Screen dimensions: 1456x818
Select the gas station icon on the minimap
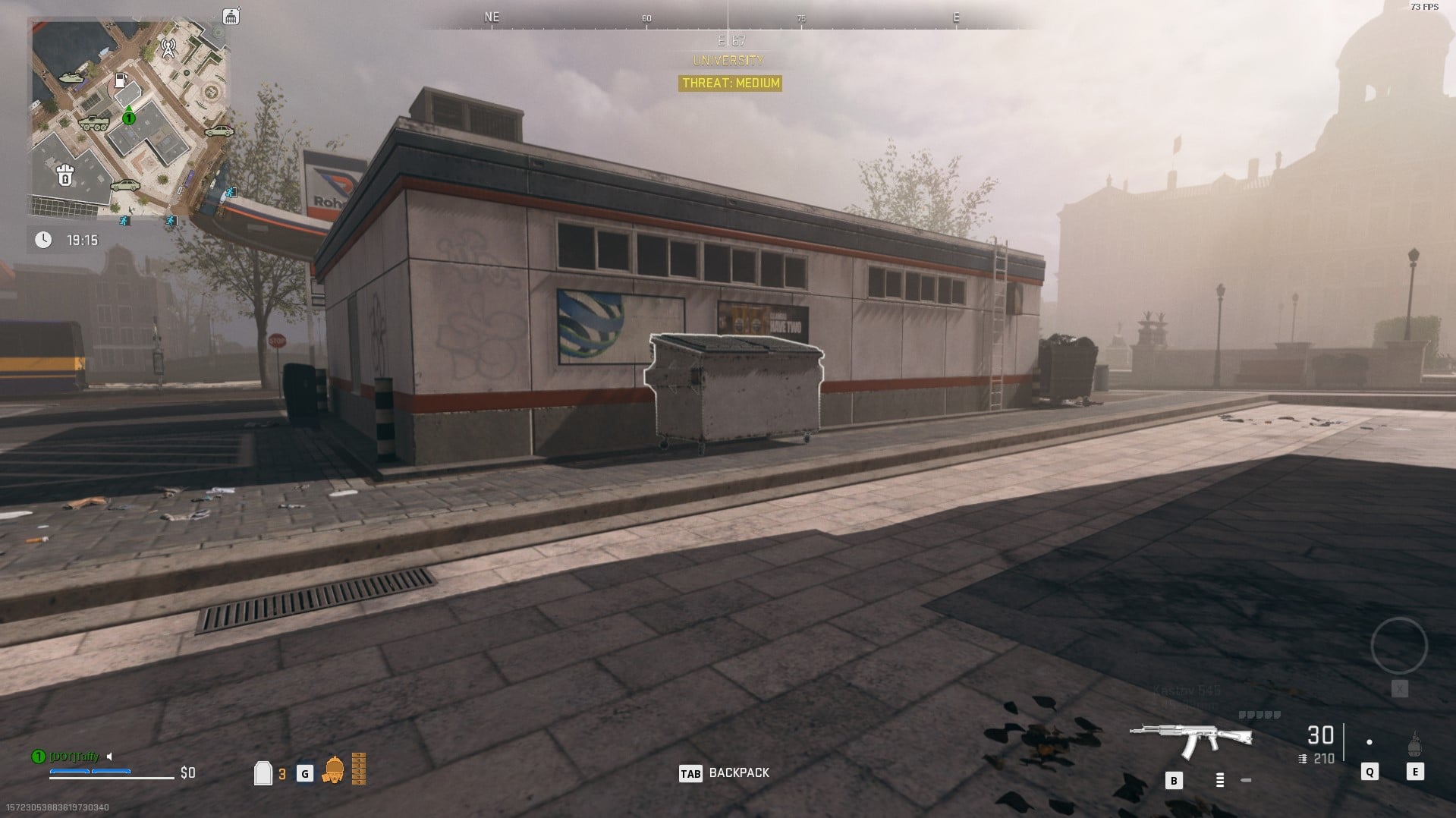point(121,80)
